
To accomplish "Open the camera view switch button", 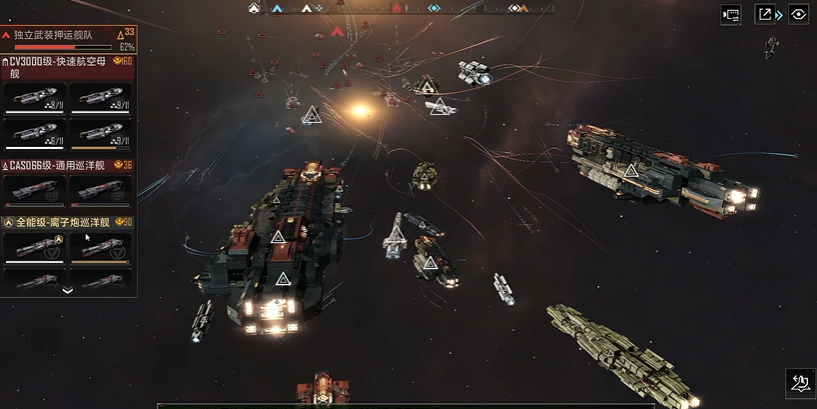I will (731, 14).
